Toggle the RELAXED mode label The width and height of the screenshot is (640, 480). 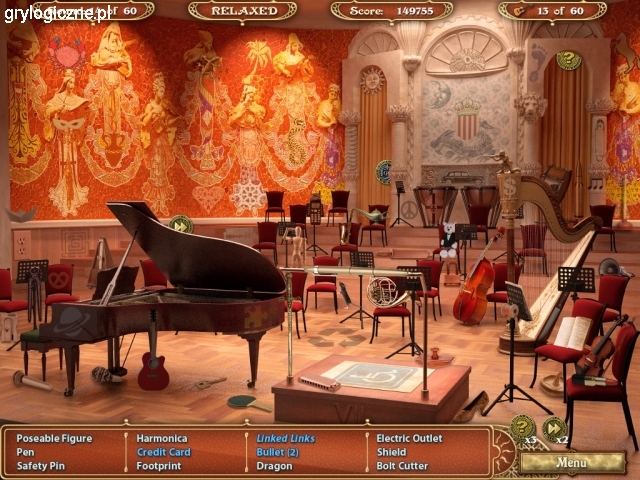coord(242,11)
